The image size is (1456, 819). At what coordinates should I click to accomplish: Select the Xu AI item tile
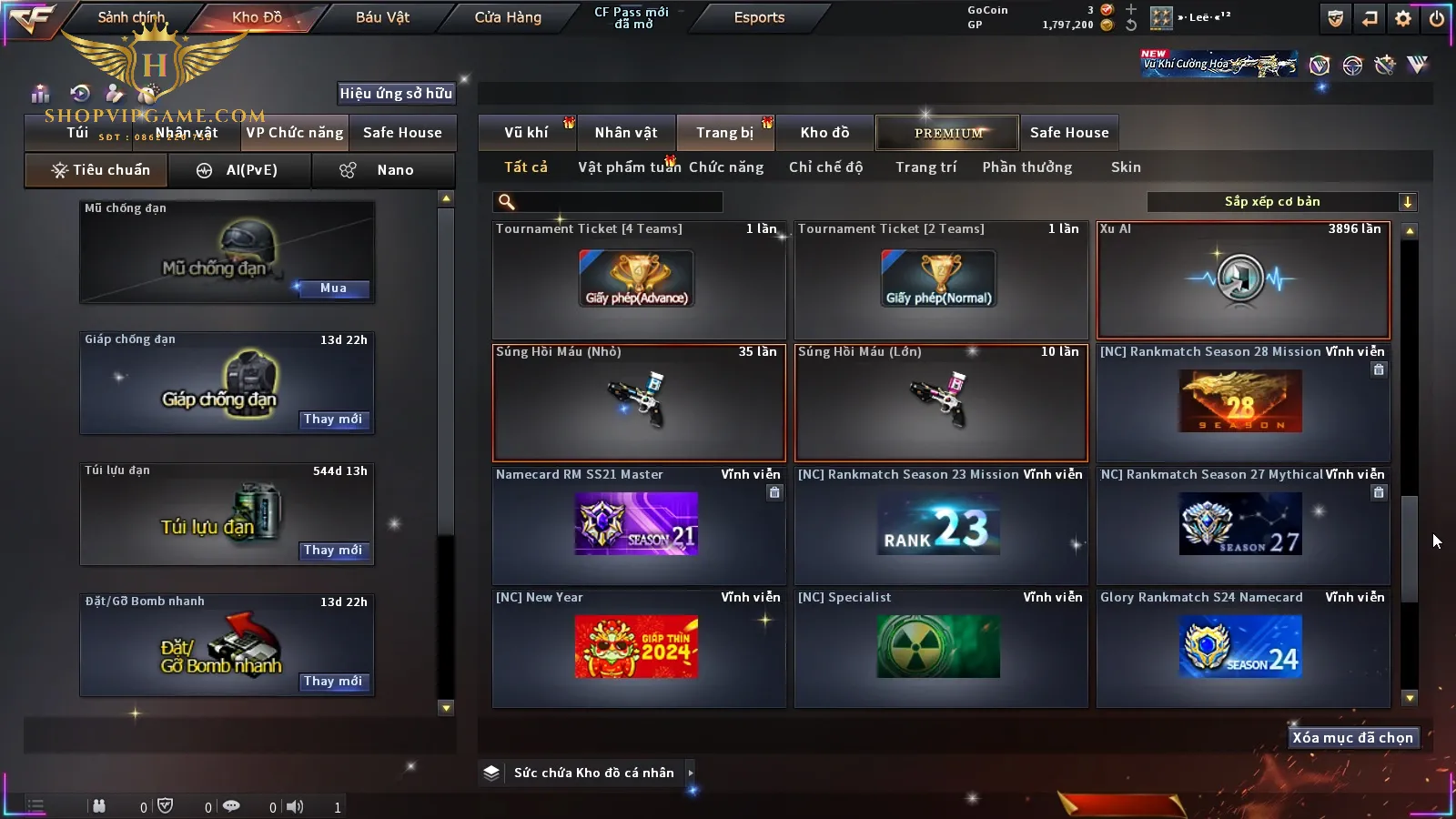pos(1243,280)
